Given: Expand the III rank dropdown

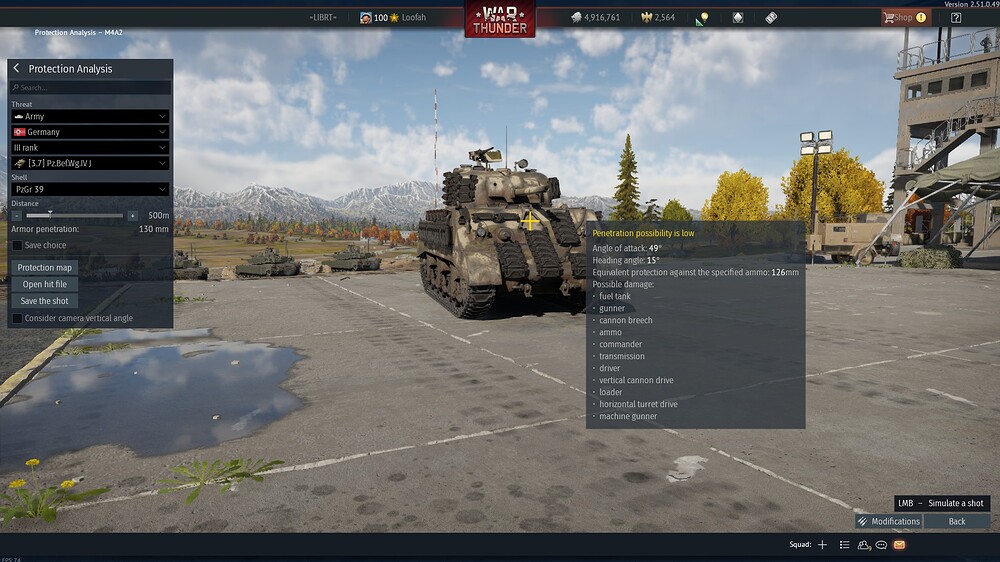Looking at the screenshot, I should tap(90, 147).
